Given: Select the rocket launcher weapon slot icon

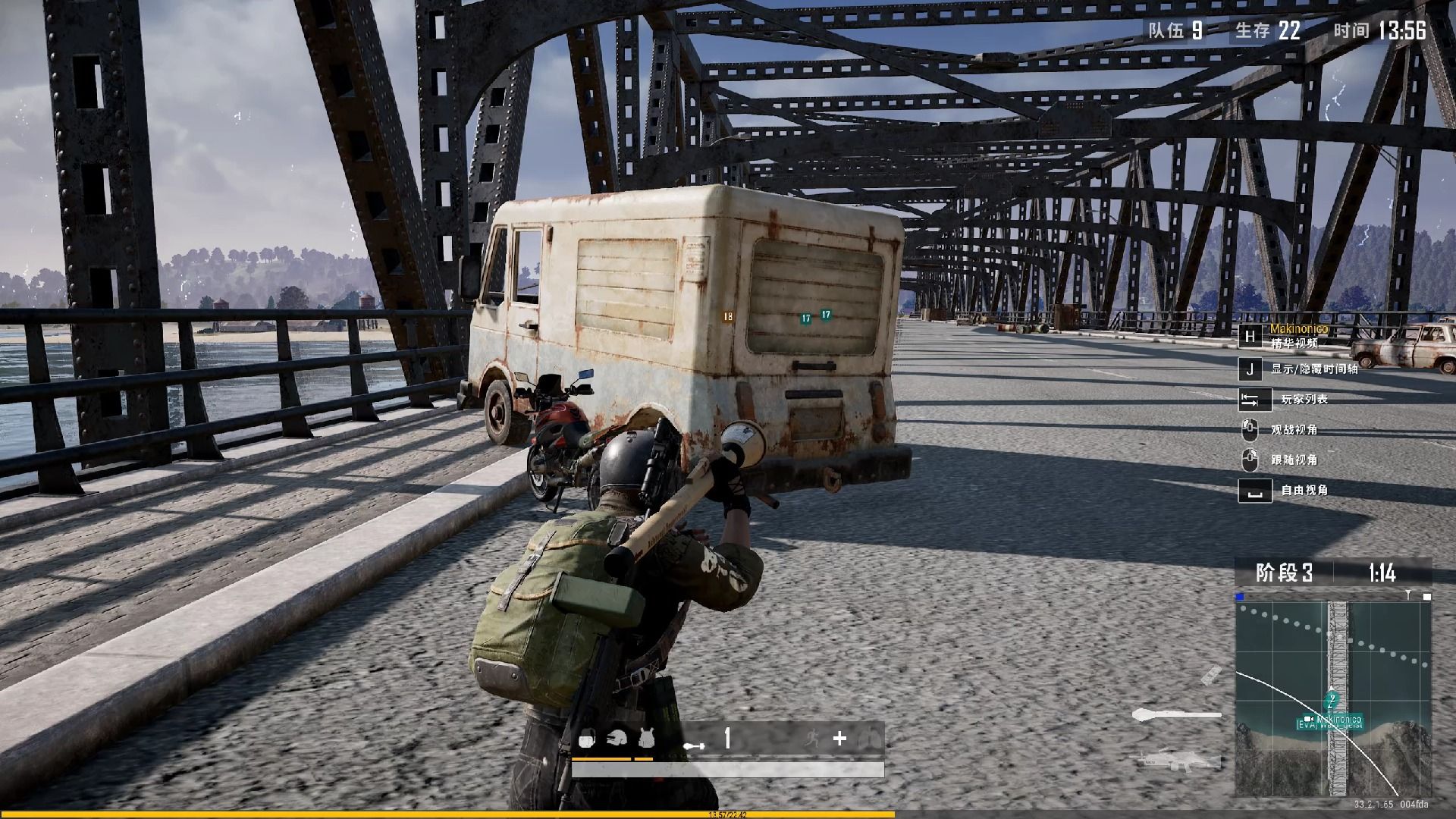Looking at the screenshot, I should click(1176, 714).
